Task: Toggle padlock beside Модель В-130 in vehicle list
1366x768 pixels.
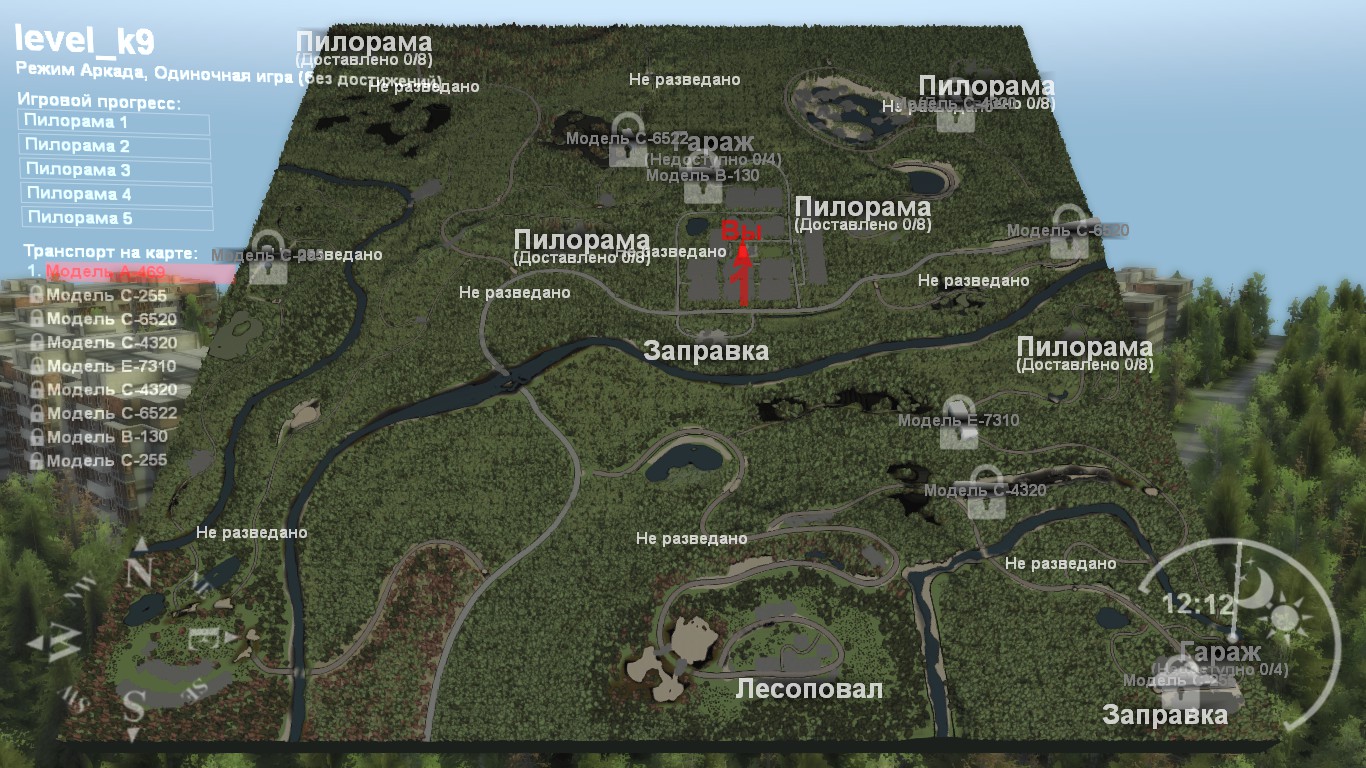Action: pos(37,434)
